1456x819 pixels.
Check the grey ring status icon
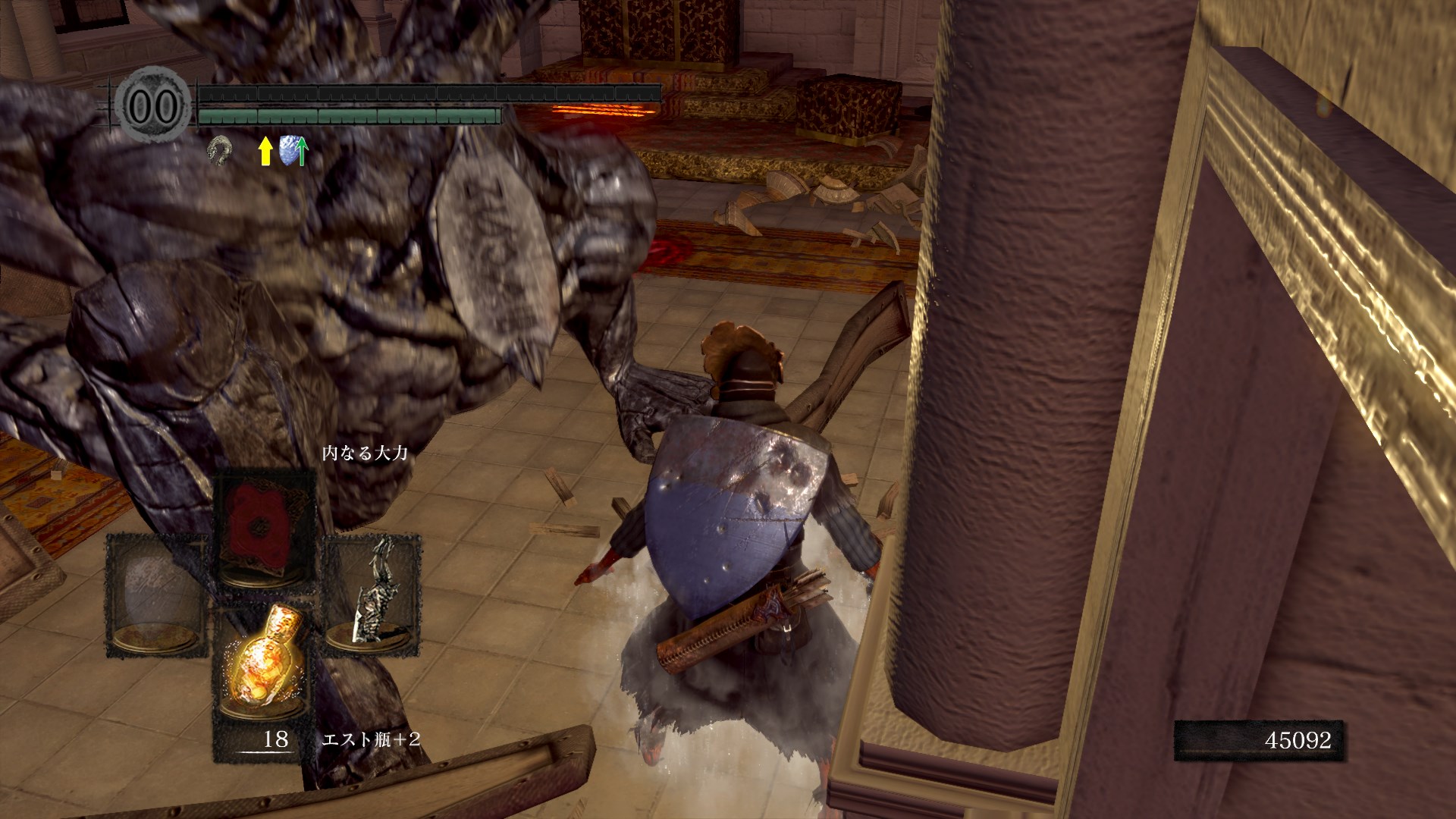click(220, 151)
